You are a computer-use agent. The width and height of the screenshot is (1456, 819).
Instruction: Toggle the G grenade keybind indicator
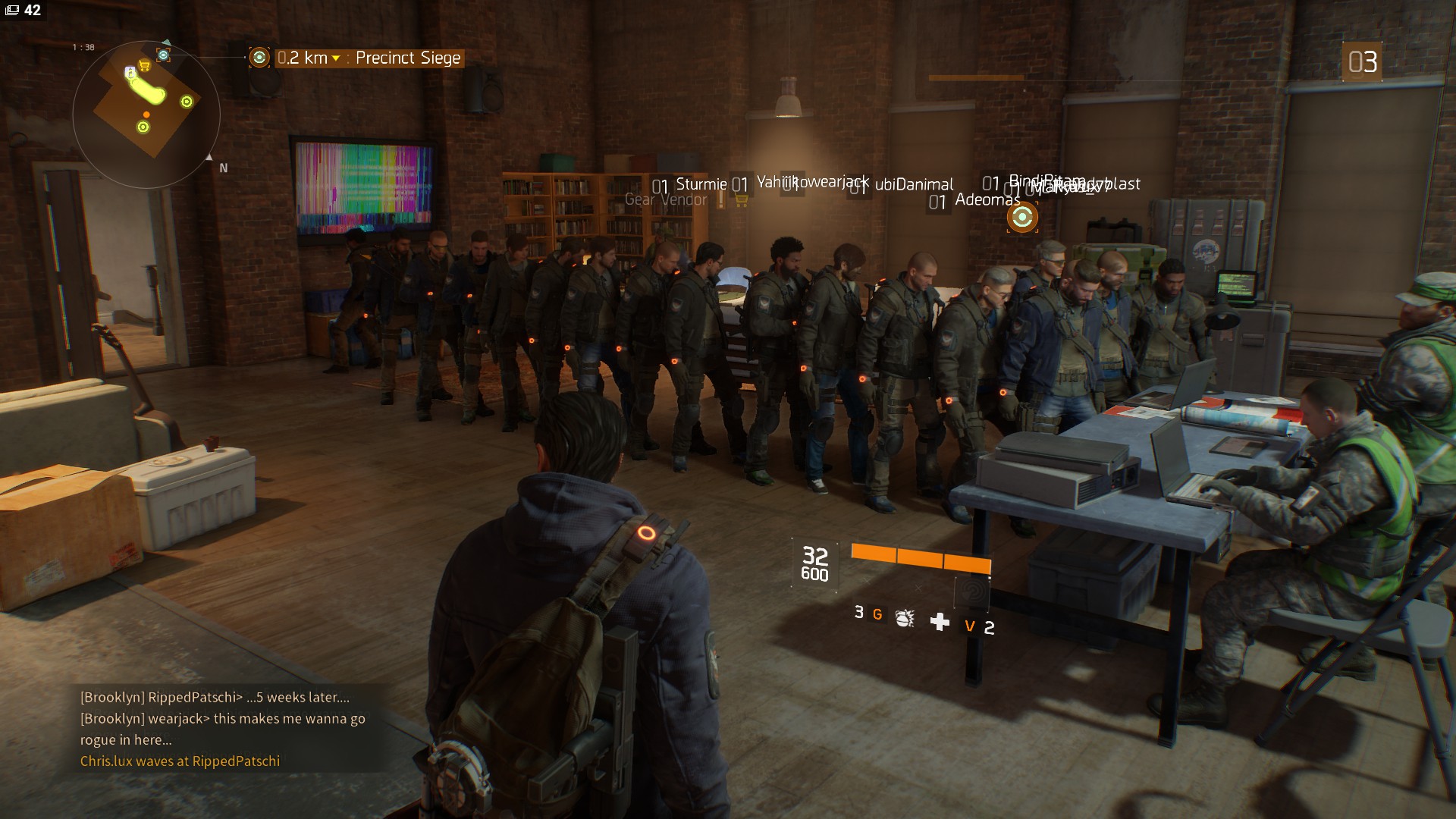click(x=877, y=616)
